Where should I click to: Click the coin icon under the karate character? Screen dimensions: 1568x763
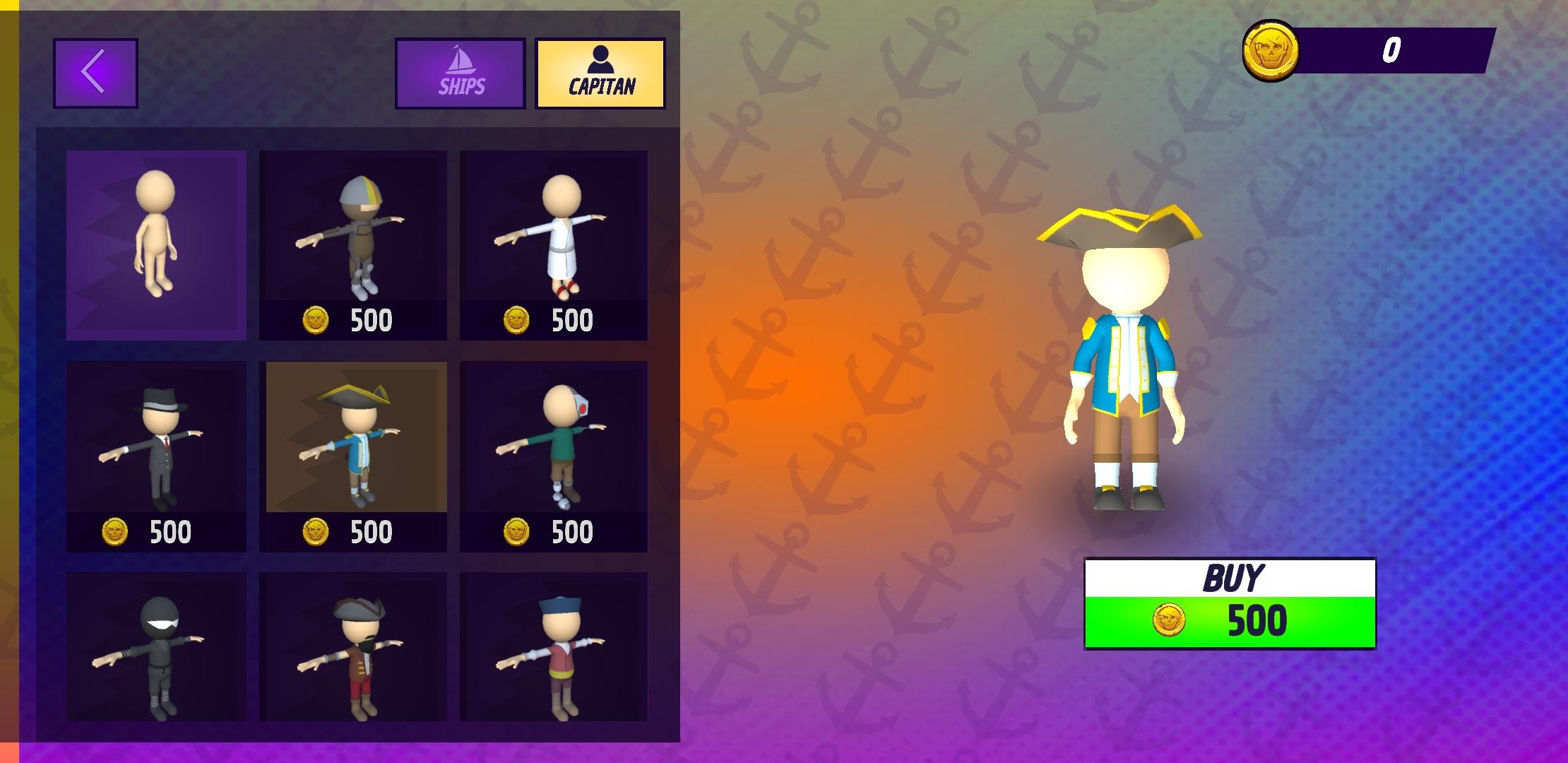click(x=516, y=320)
